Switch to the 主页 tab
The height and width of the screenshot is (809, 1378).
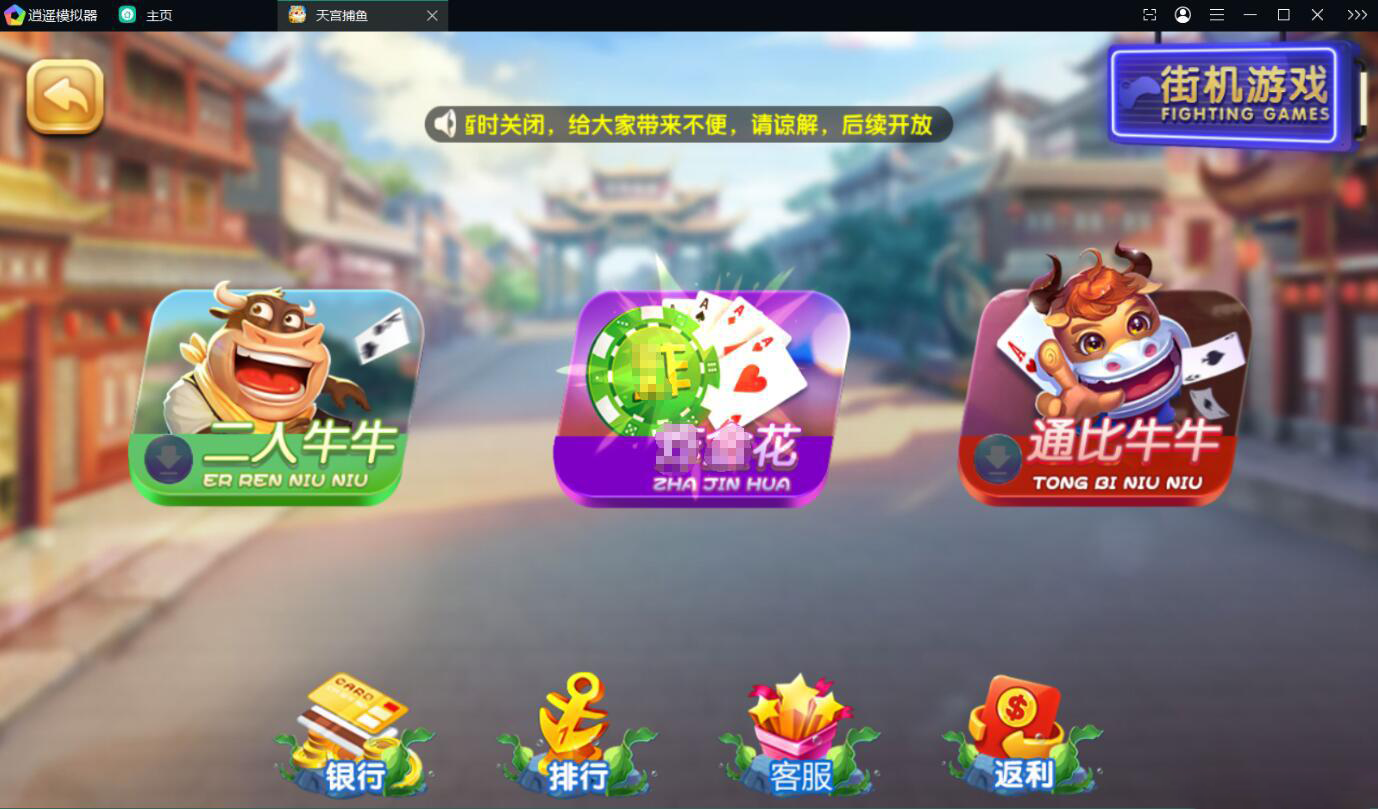pos(160,15)
